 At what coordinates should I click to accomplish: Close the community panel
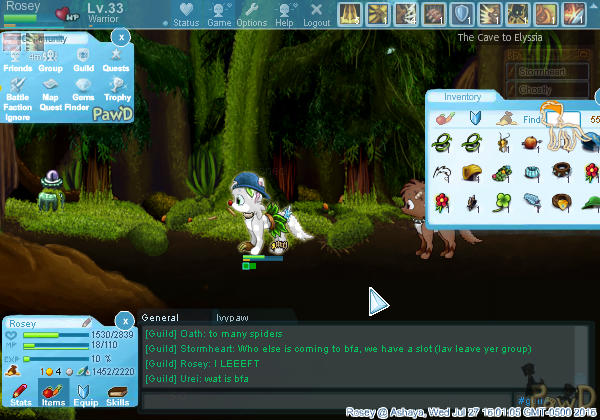120,36
